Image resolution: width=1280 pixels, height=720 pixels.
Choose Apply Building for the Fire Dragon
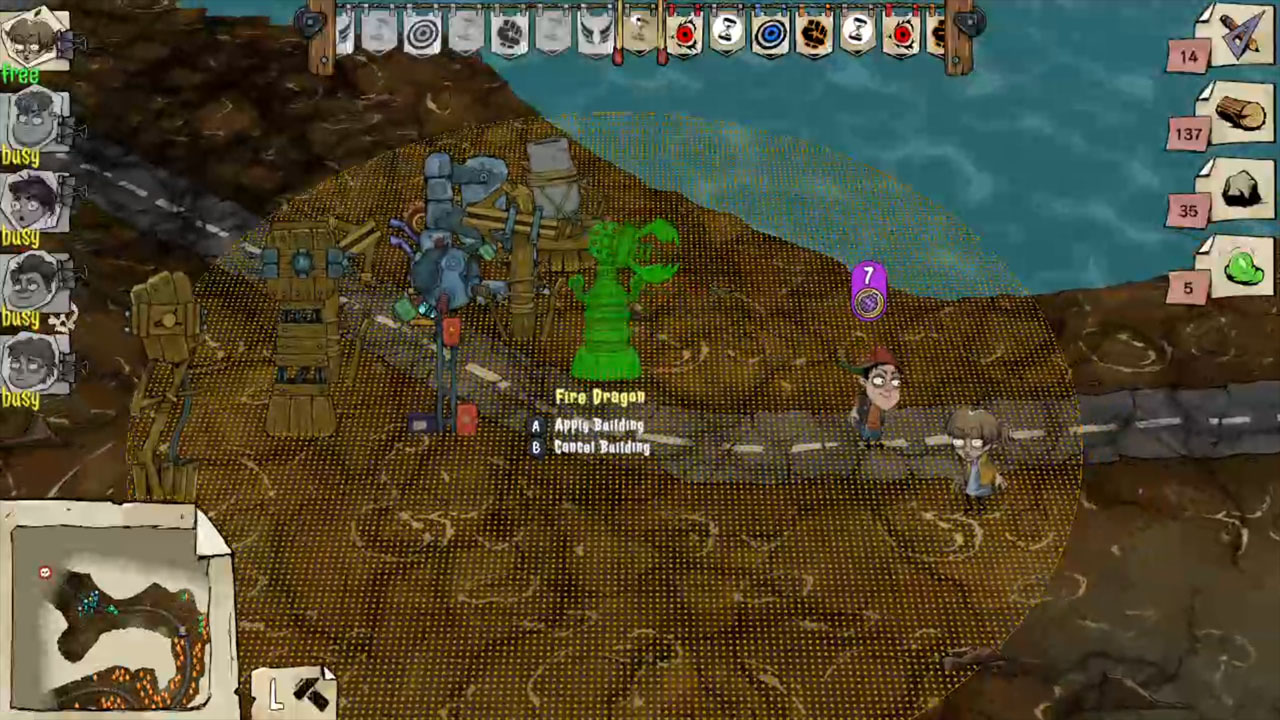tap(600, 425)
